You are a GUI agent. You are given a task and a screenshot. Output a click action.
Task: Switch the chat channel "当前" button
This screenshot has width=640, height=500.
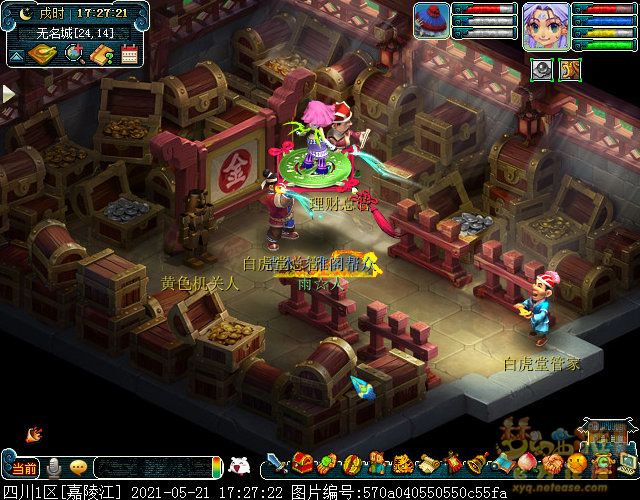click(x=24, y=467)
